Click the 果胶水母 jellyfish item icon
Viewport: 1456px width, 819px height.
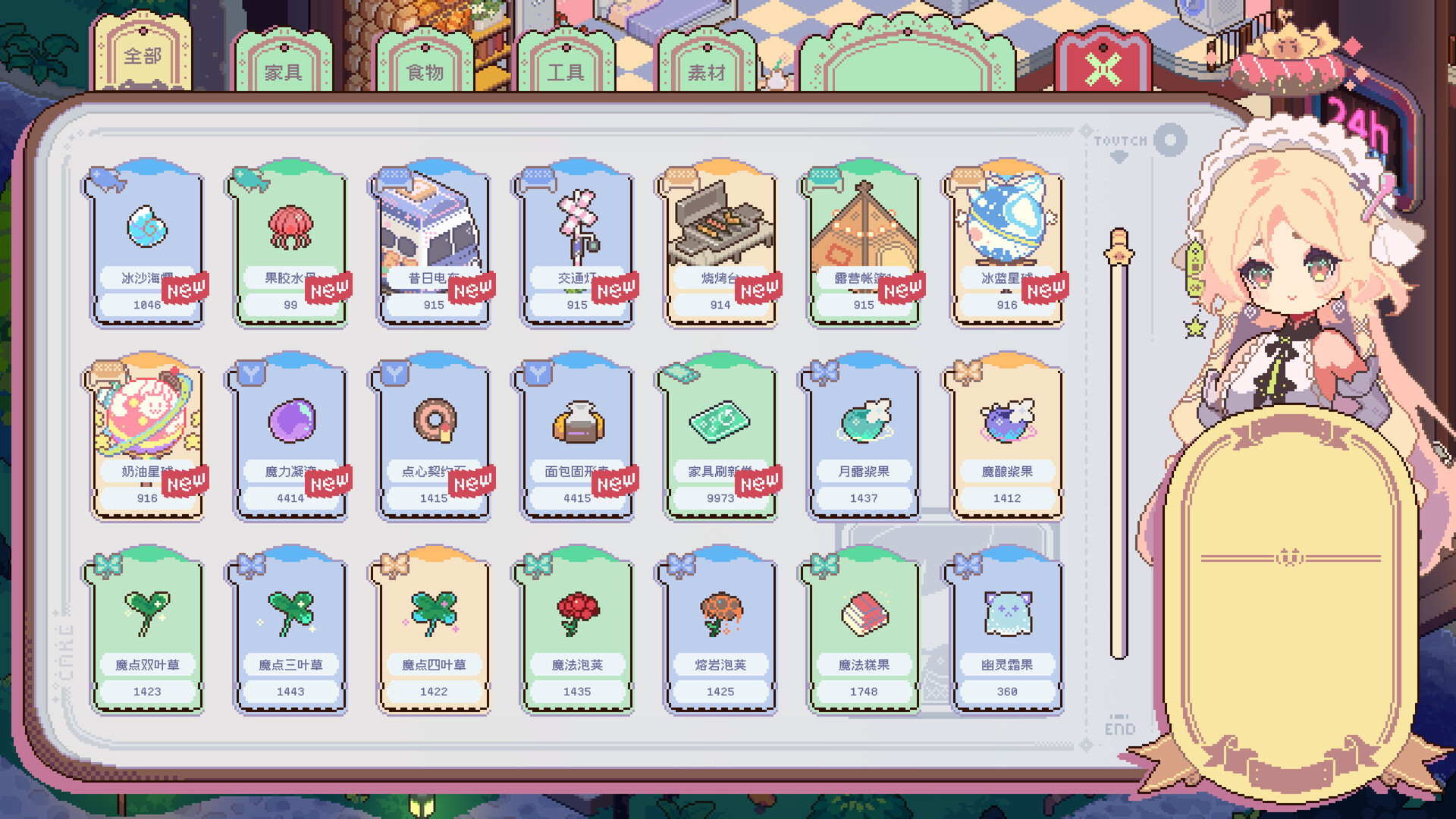pyautogui.click(x=290, y=224)
